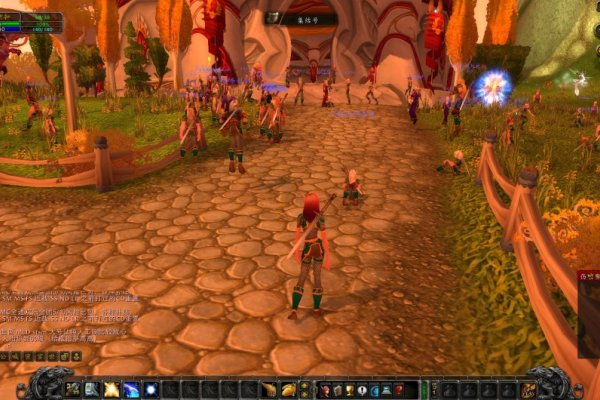Viewport: 600px width, 400px height.
Task: Open help via red question mark
Action: click(x=399, y=390)
